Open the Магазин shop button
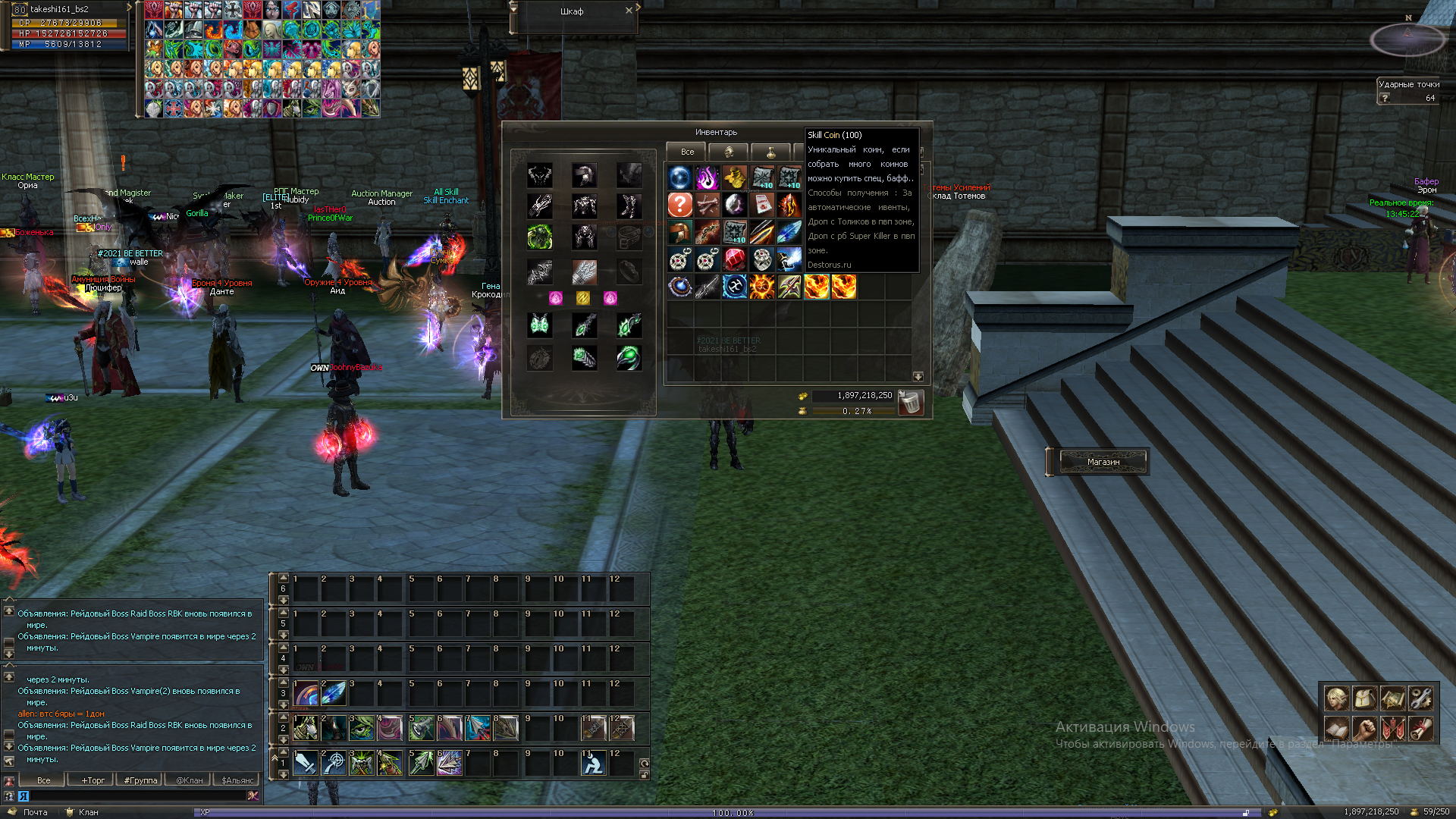The width and height of the screenshot is (1456, 819). 1103,462
